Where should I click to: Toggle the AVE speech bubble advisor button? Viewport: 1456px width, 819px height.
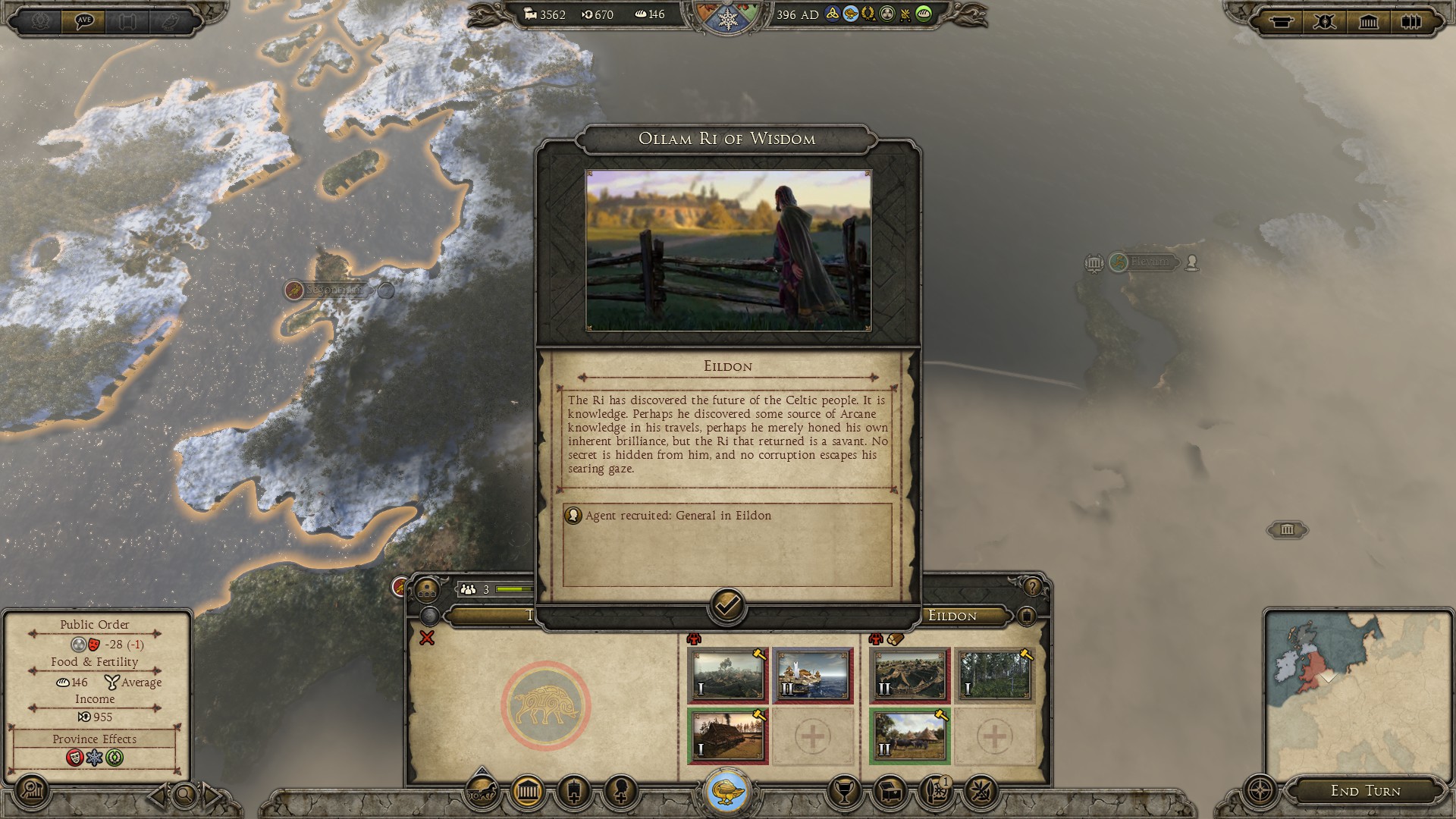click(84, 20)
